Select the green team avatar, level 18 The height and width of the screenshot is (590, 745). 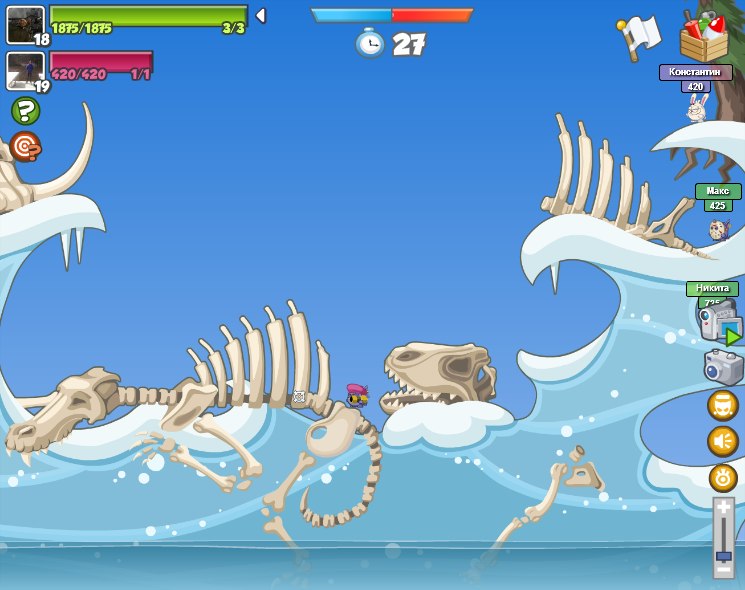point(25,24)
